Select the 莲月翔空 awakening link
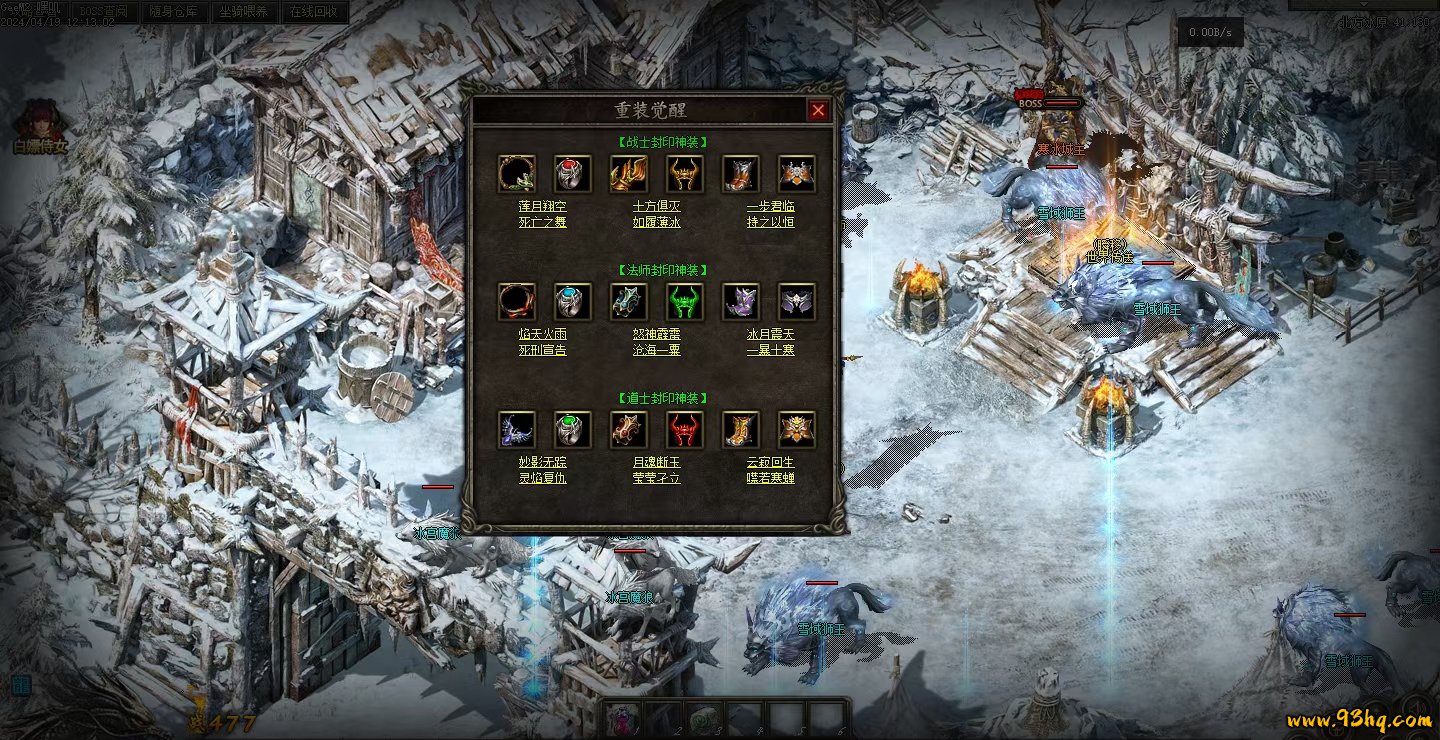The height and width of the screenshot is (740, 1440). [x=543, y=206]
